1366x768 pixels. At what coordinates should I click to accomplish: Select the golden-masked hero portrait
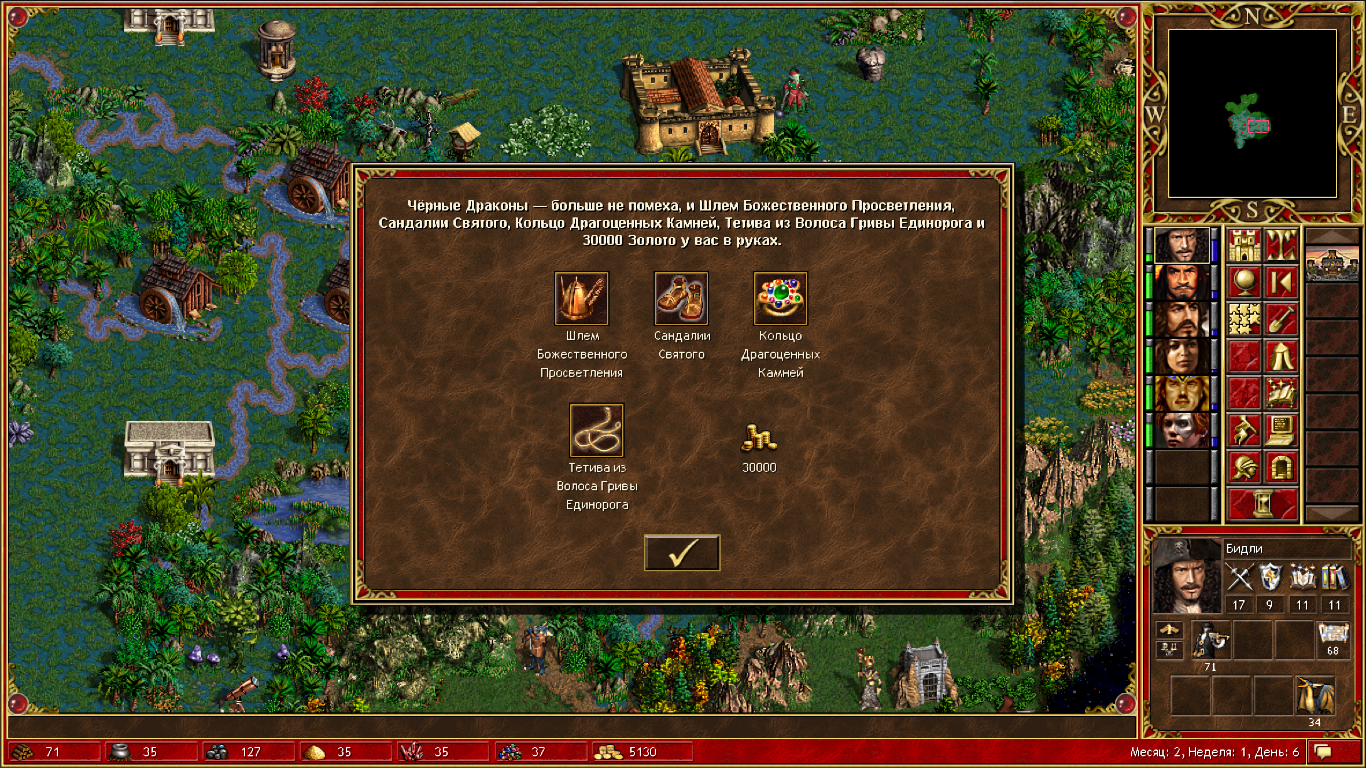tap(1181, 393)
